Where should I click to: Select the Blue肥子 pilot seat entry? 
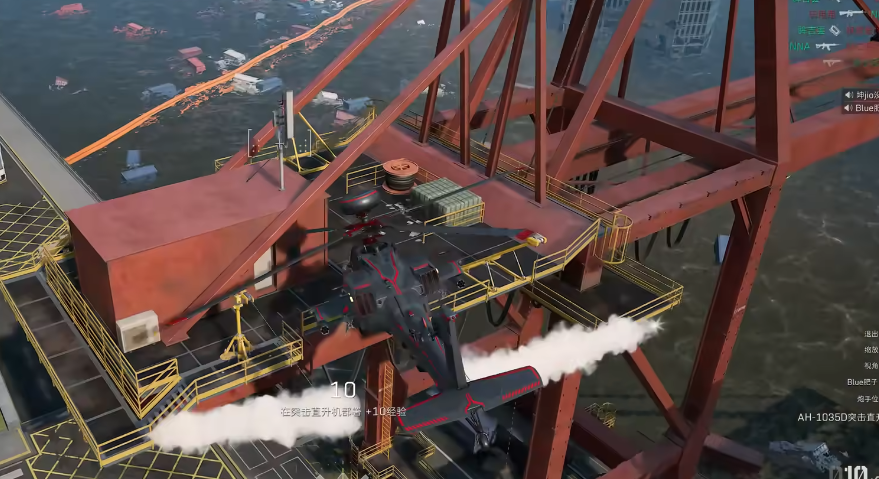[861, 382]
